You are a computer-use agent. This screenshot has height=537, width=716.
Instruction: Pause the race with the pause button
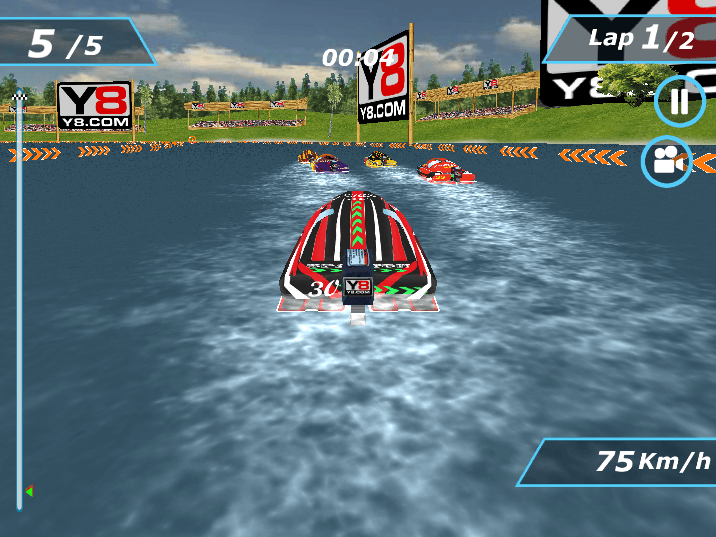coord(680,102)
